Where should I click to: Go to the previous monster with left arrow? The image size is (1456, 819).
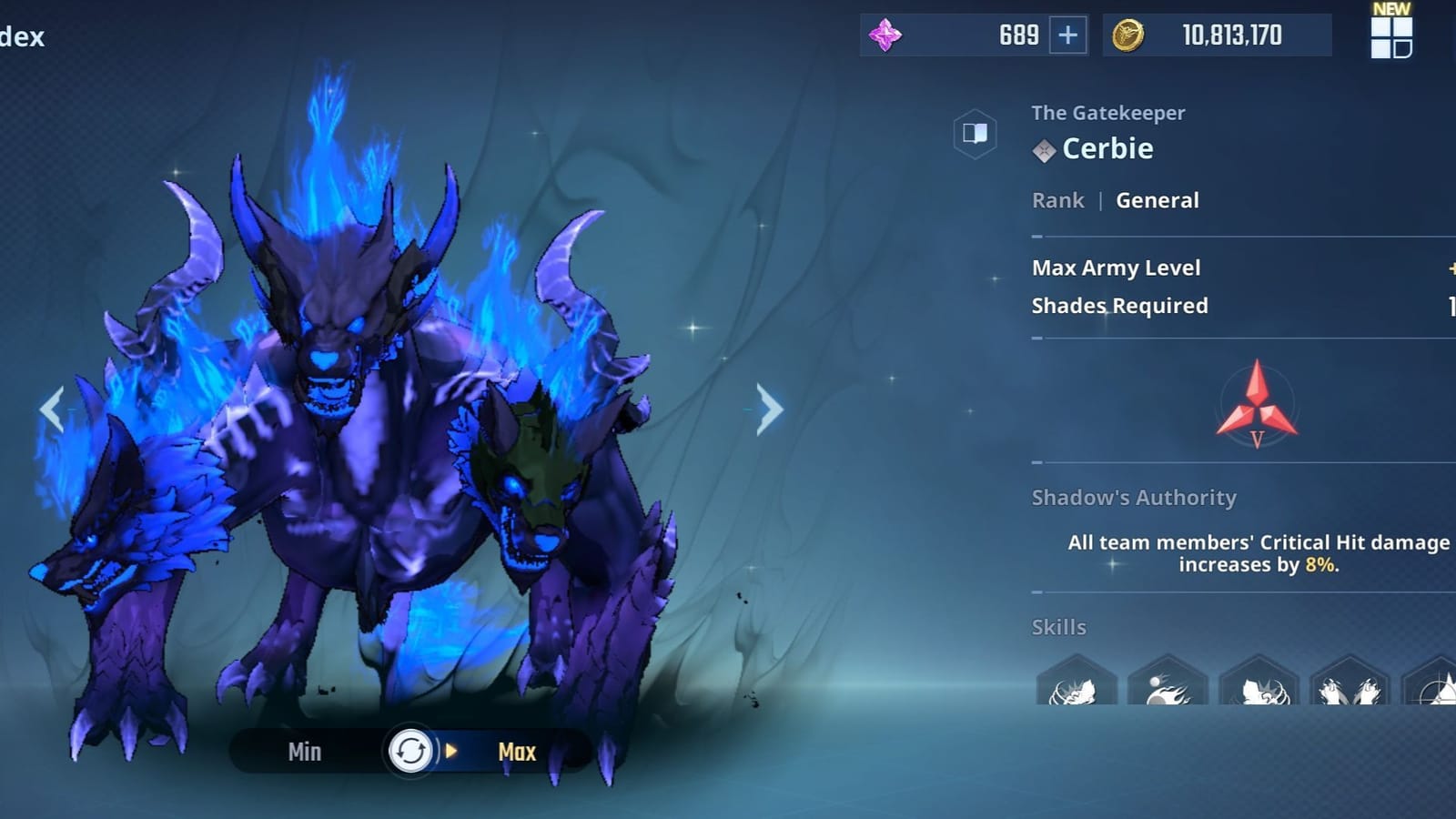[52, 409]
